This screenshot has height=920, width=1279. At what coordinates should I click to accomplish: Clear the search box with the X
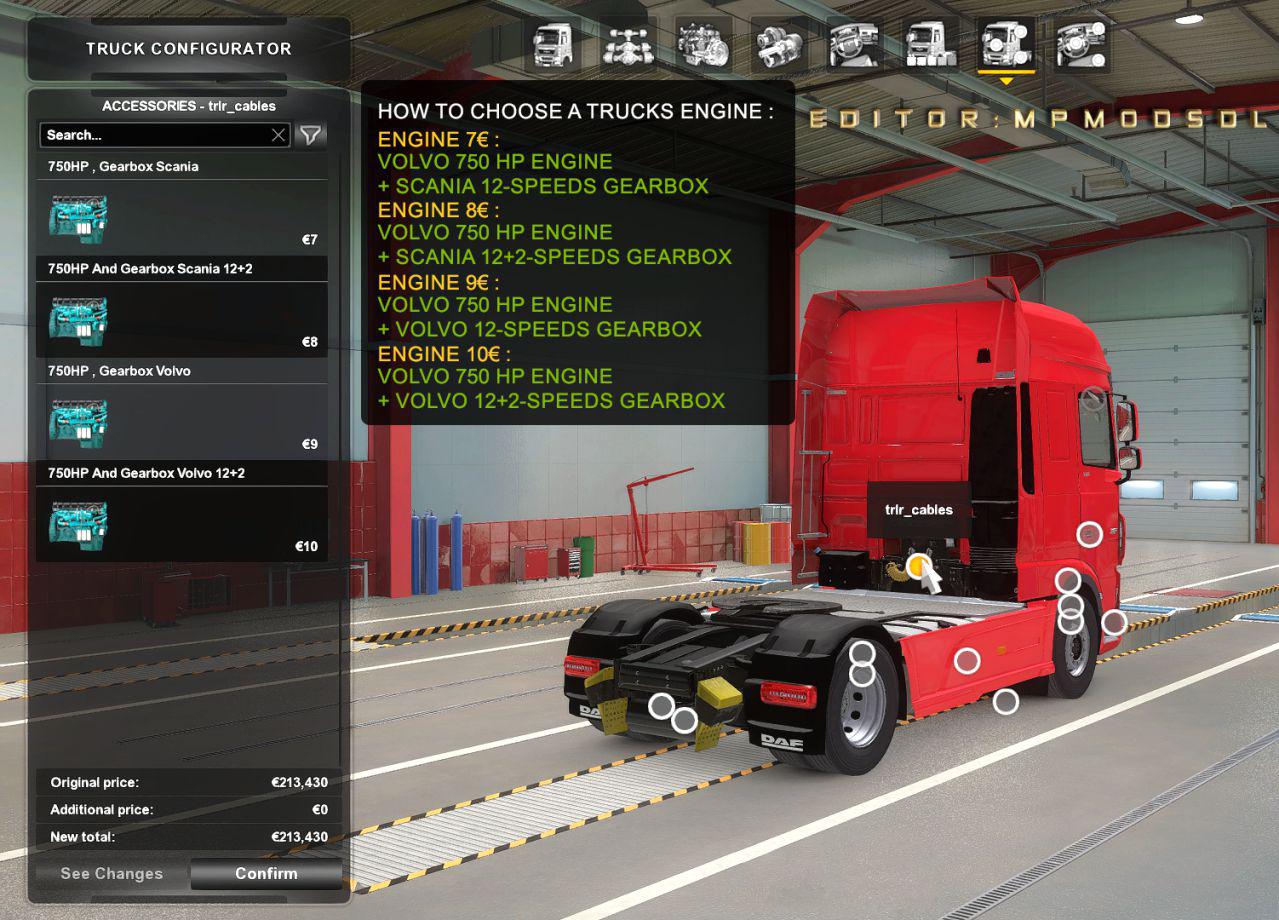[279, 135]
